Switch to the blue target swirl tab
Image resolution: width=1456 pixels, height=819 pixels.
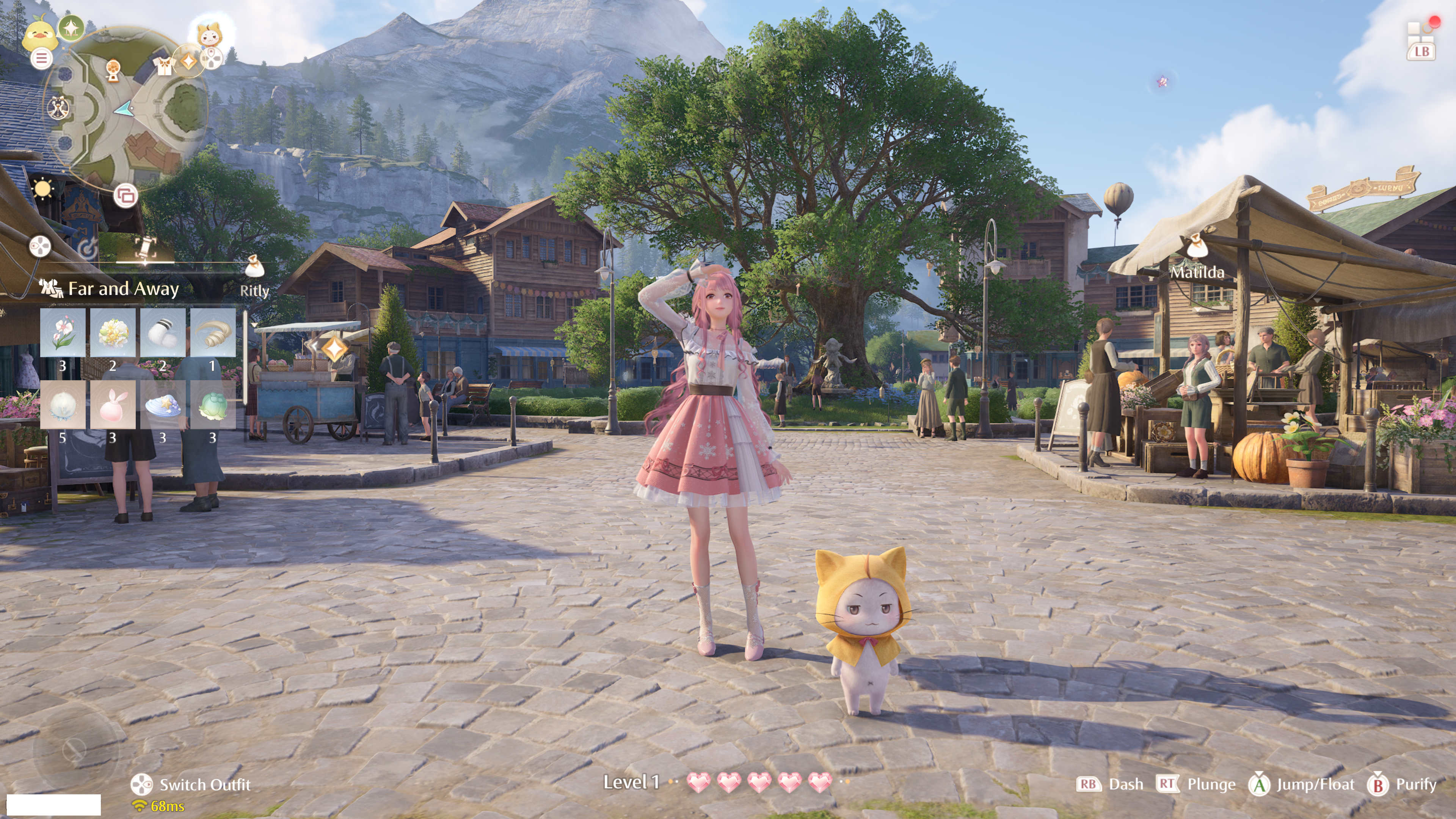click(88, 248)
